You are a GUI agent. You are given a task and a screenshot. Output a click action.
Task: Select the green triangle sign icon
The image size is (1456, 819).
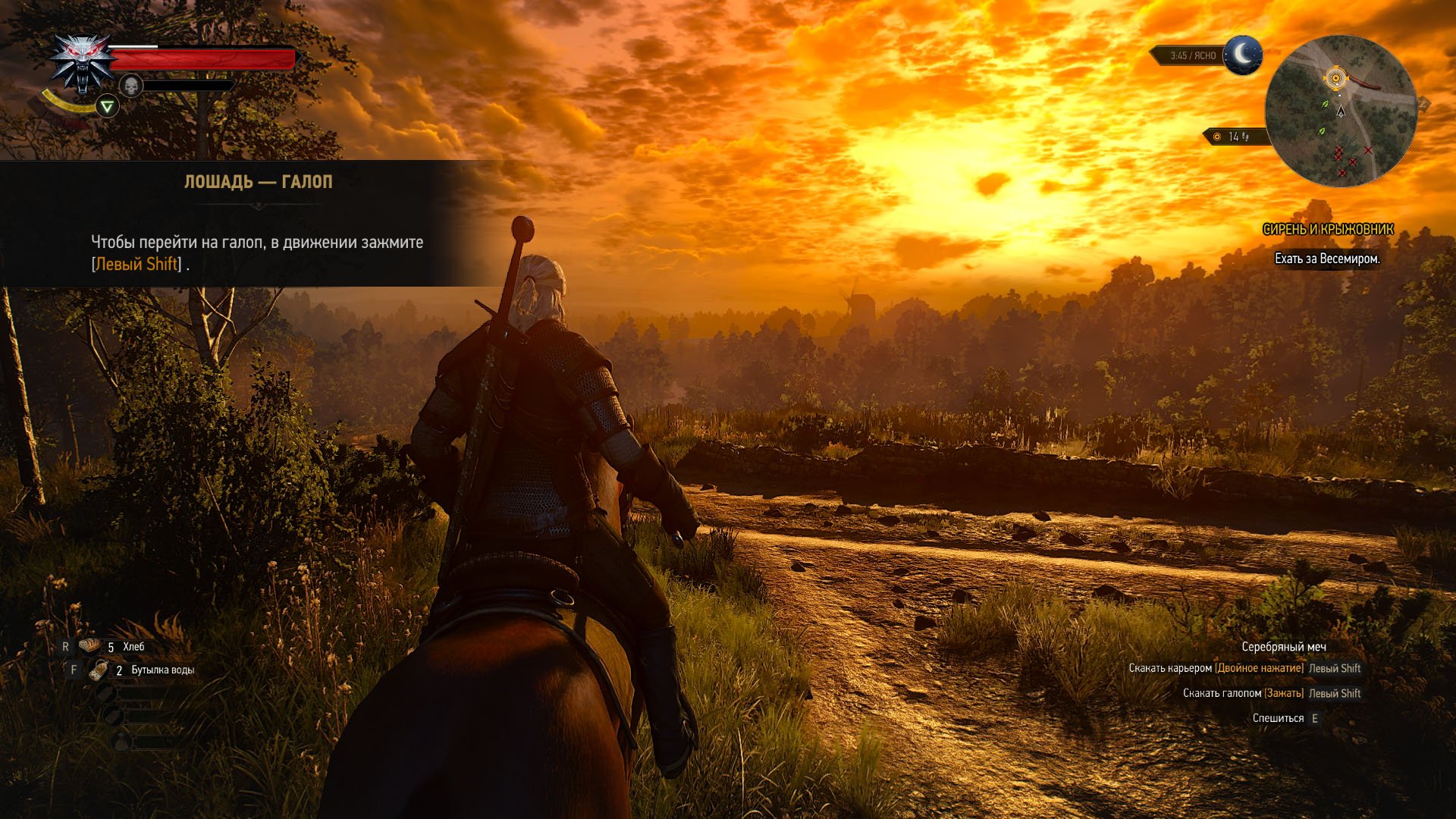(108, 107)
